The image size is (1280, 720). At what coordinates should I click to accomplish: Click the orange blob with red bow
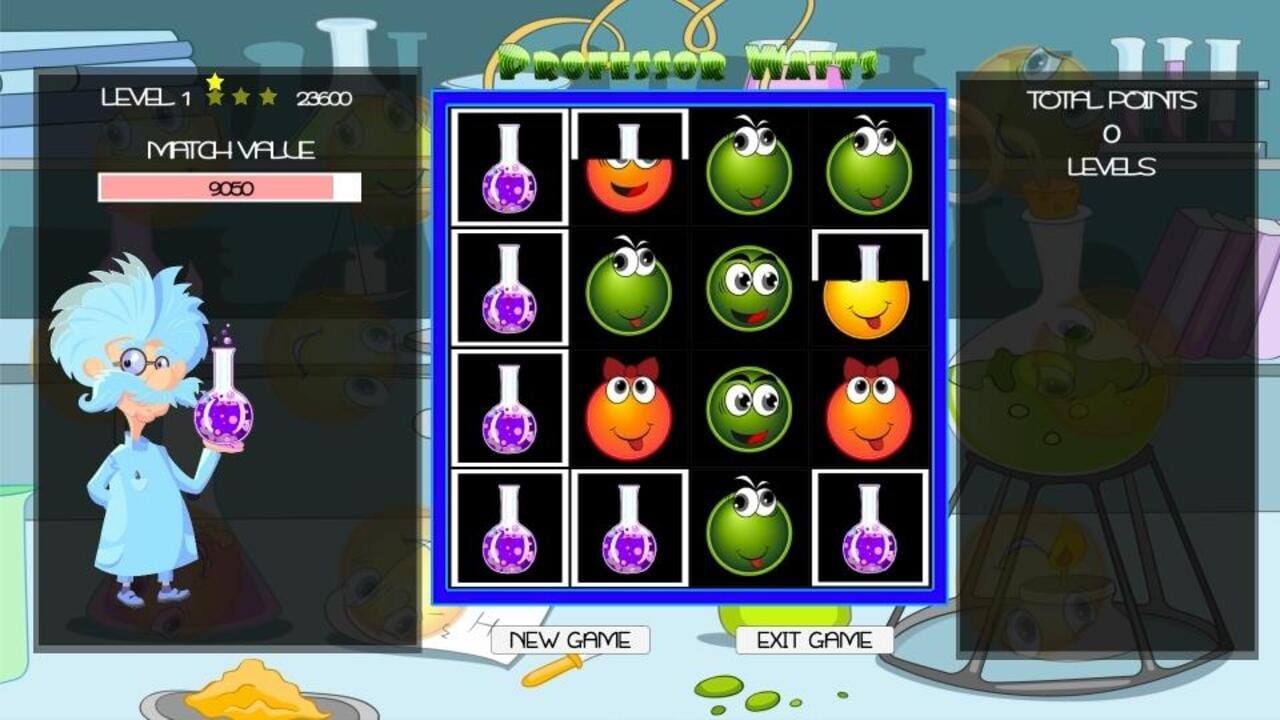630,410
